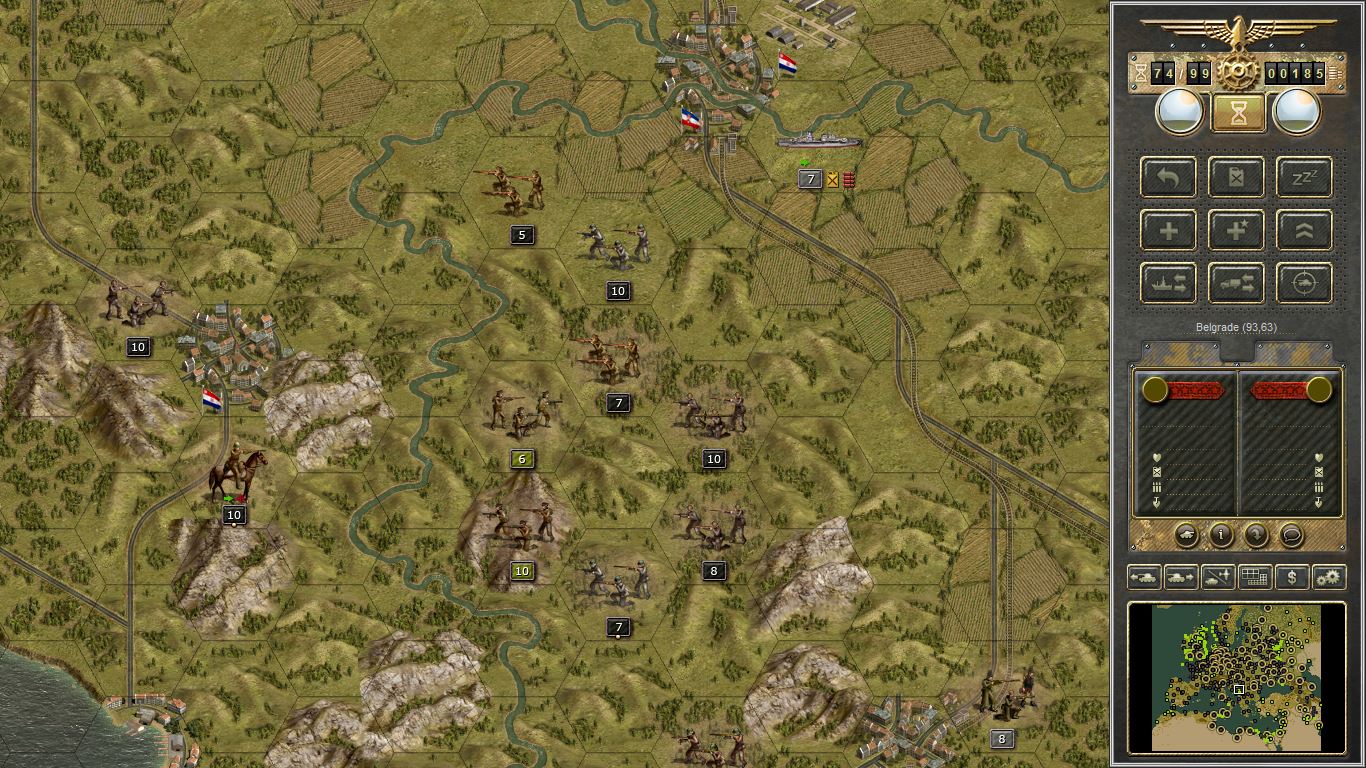The image size is (1366, 768).
Task: Toggle between air and ground unit layers
Action: [1218, 577]
